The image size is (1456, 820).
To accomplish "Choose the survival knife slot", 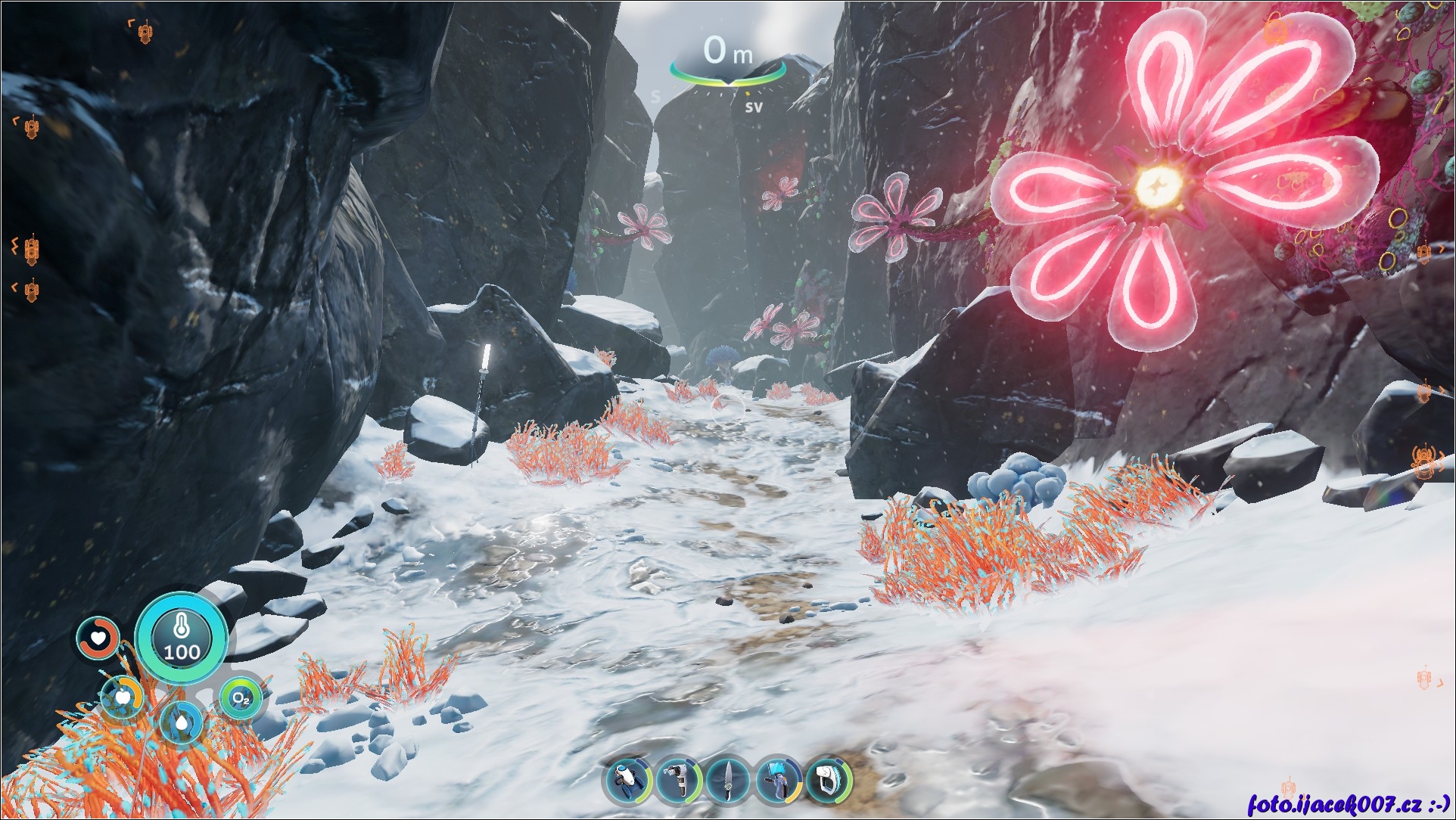I will point(728,781).
